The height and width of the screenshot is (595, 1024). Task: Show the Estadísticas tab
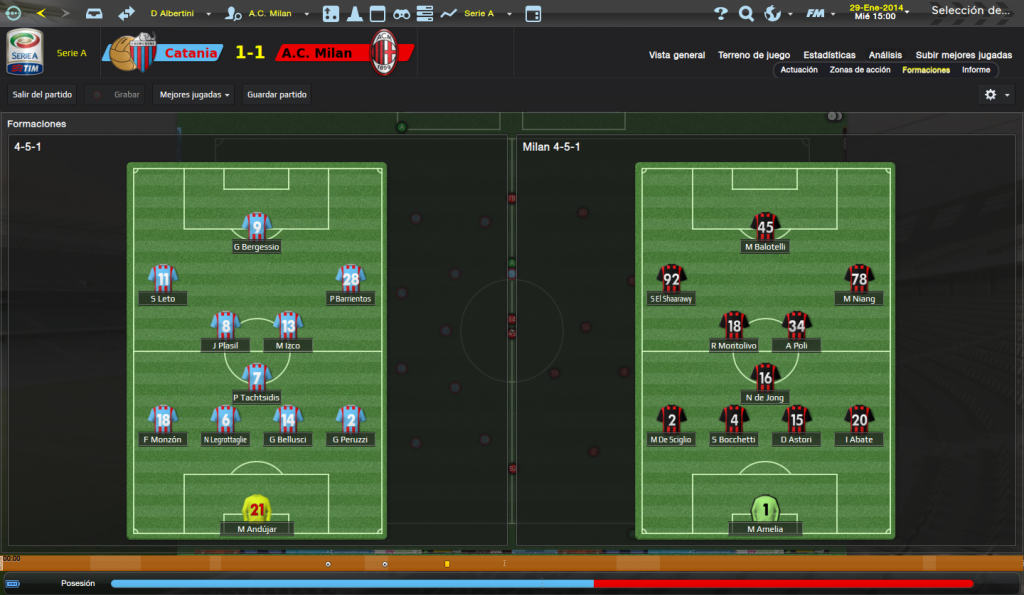[829, 55]
